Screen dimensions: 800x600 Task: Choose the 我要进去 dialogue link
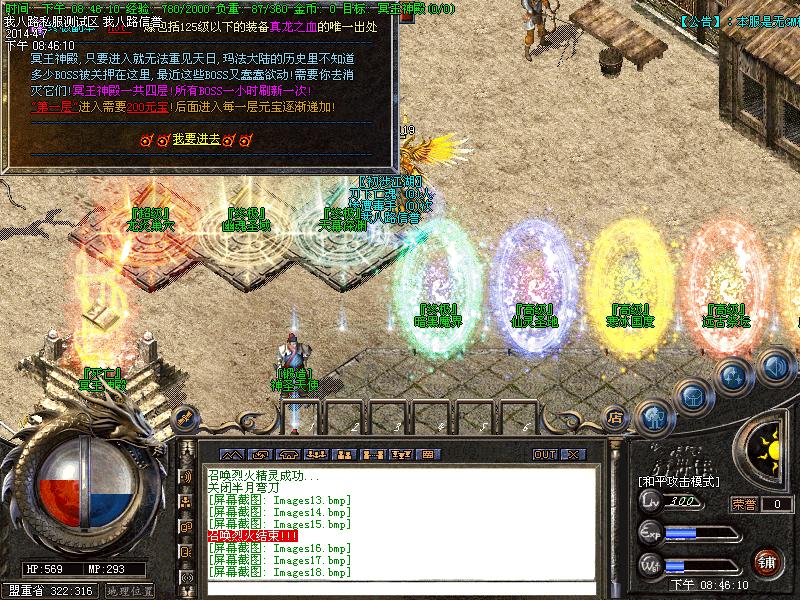click(195, 140)
